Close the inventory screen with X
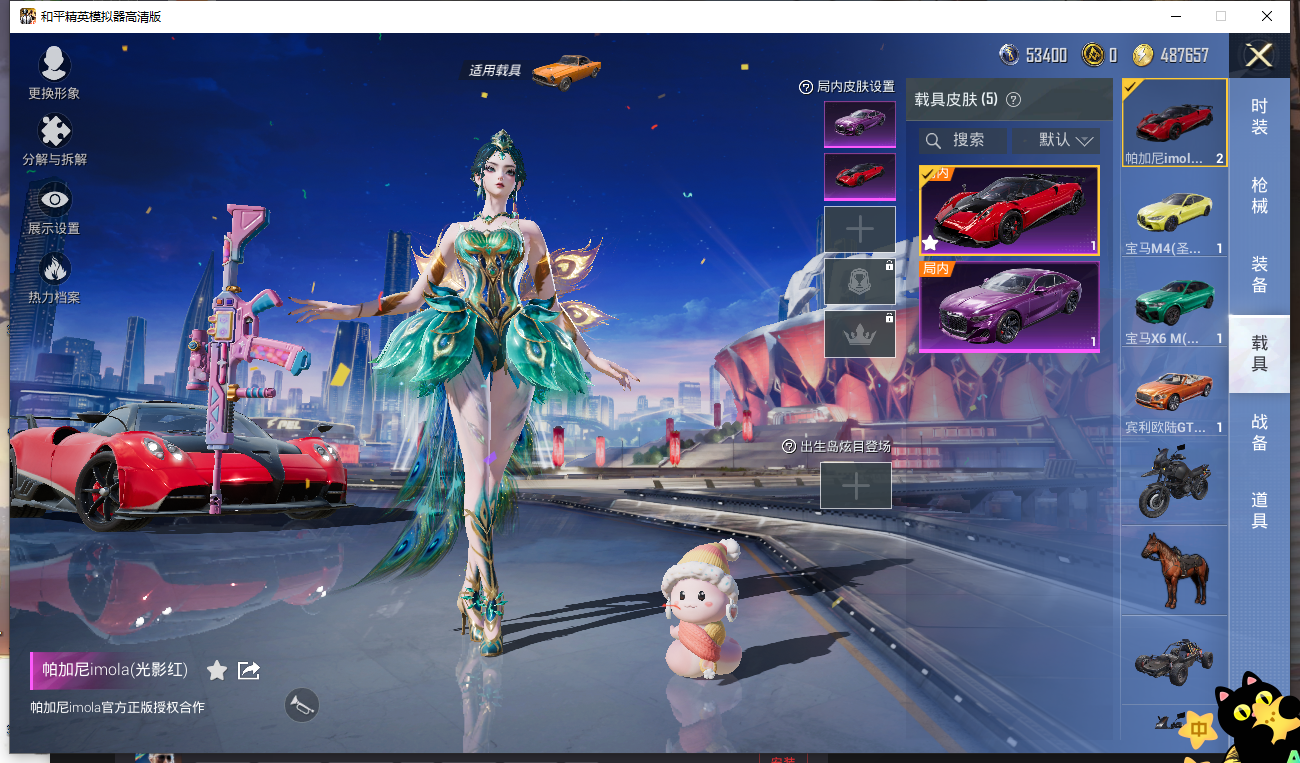This screenshot has width=1300, height=763. (x=1258, y=55)
